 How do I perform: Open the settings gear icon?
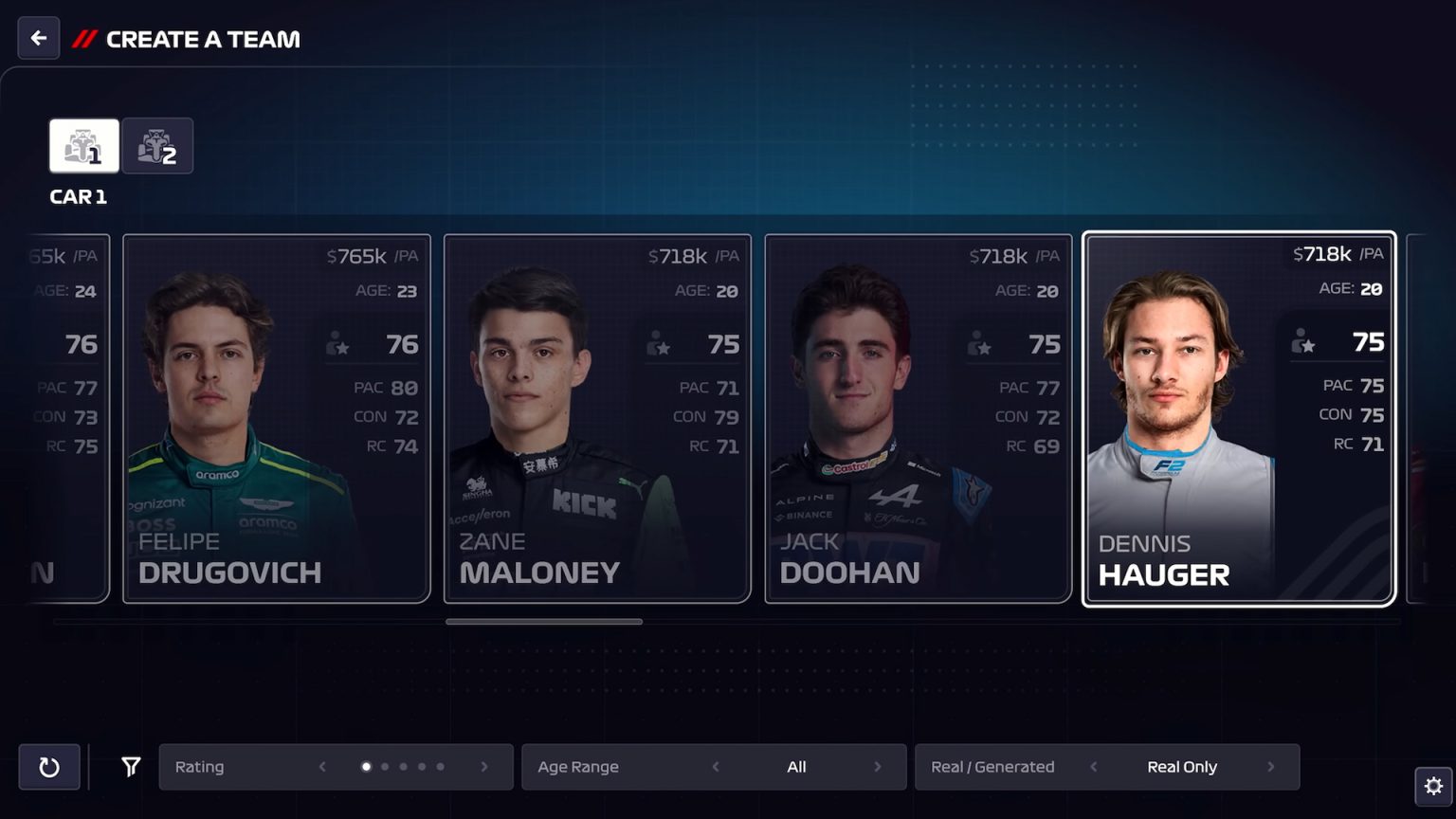pos(1431,786)
